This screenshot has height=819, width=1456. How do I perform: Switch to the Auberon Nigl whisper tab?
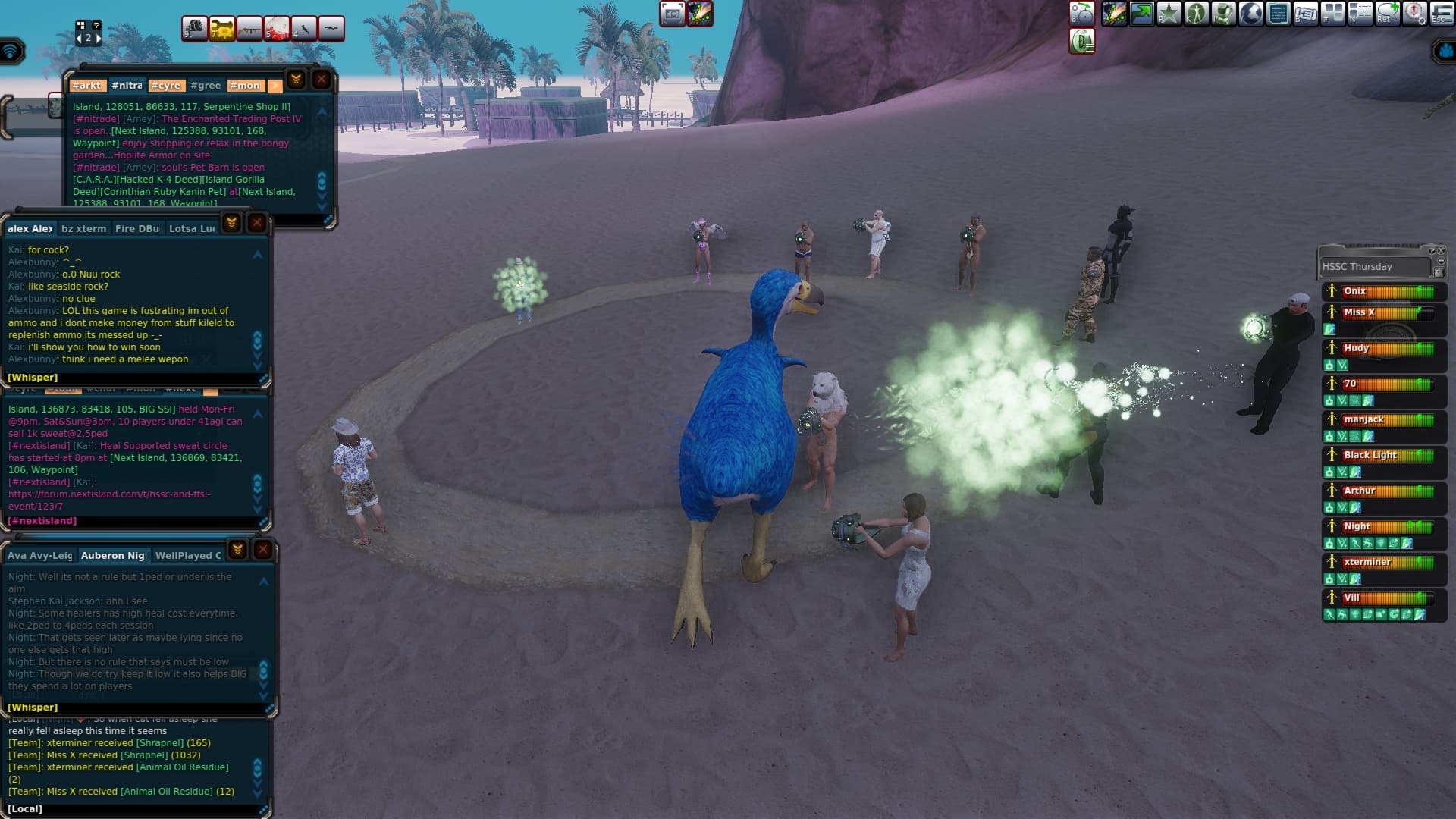click(114, 555)
